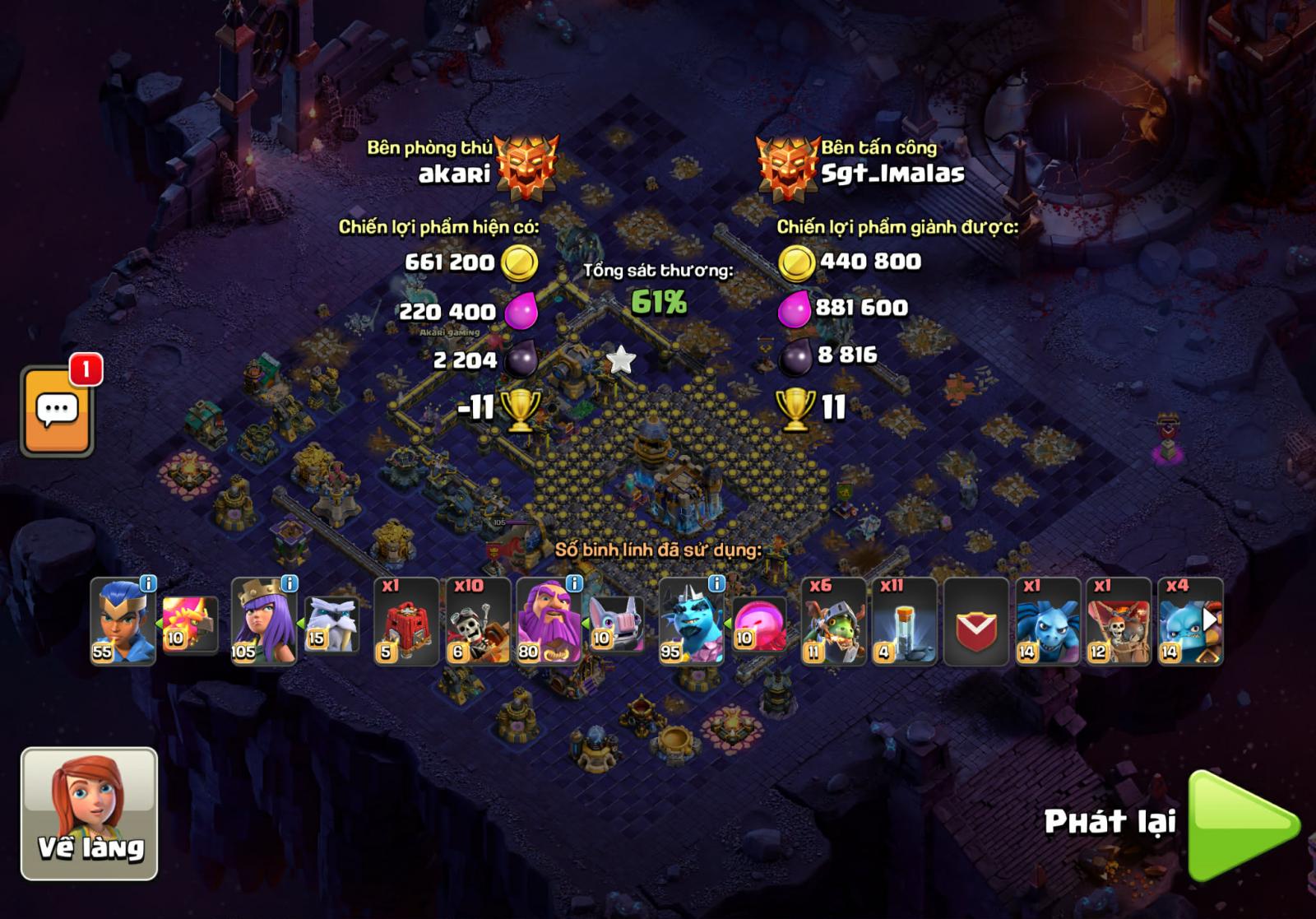Return home with the Về làng button
Image resolution: width=1316 pixels, height=919 pixels.
pyautogui.click(x=89, y=813)
